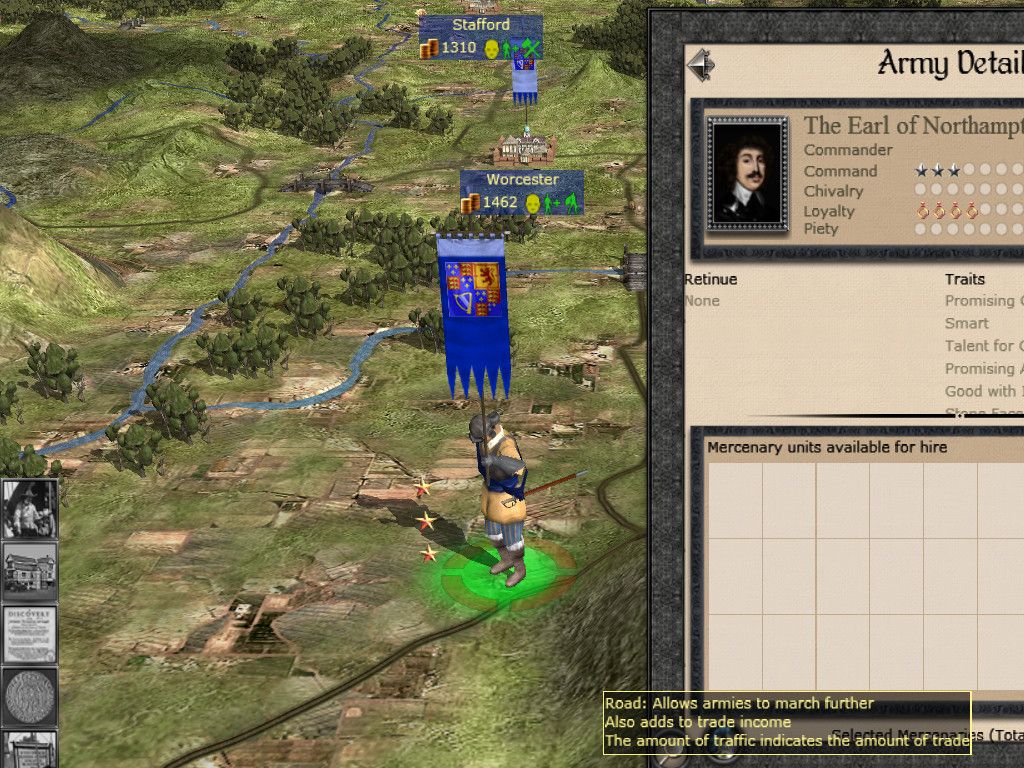Image resolution: width=1024 pixels, height=768 pixels.
Task: Open the signpost event icon
Action: click(x=29, y=750)
